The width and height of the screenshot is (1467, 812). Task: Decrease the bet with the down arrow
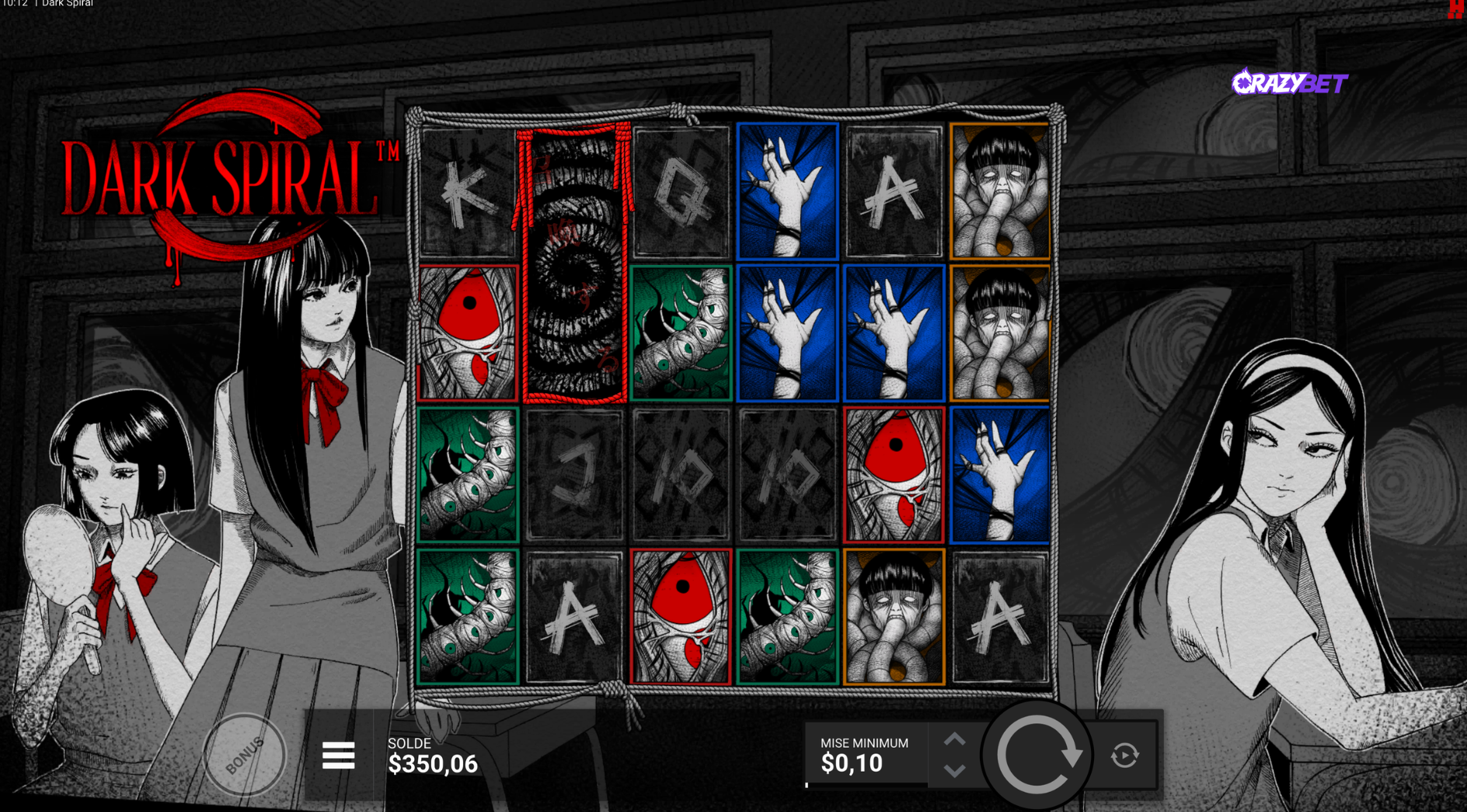point(955,771)
